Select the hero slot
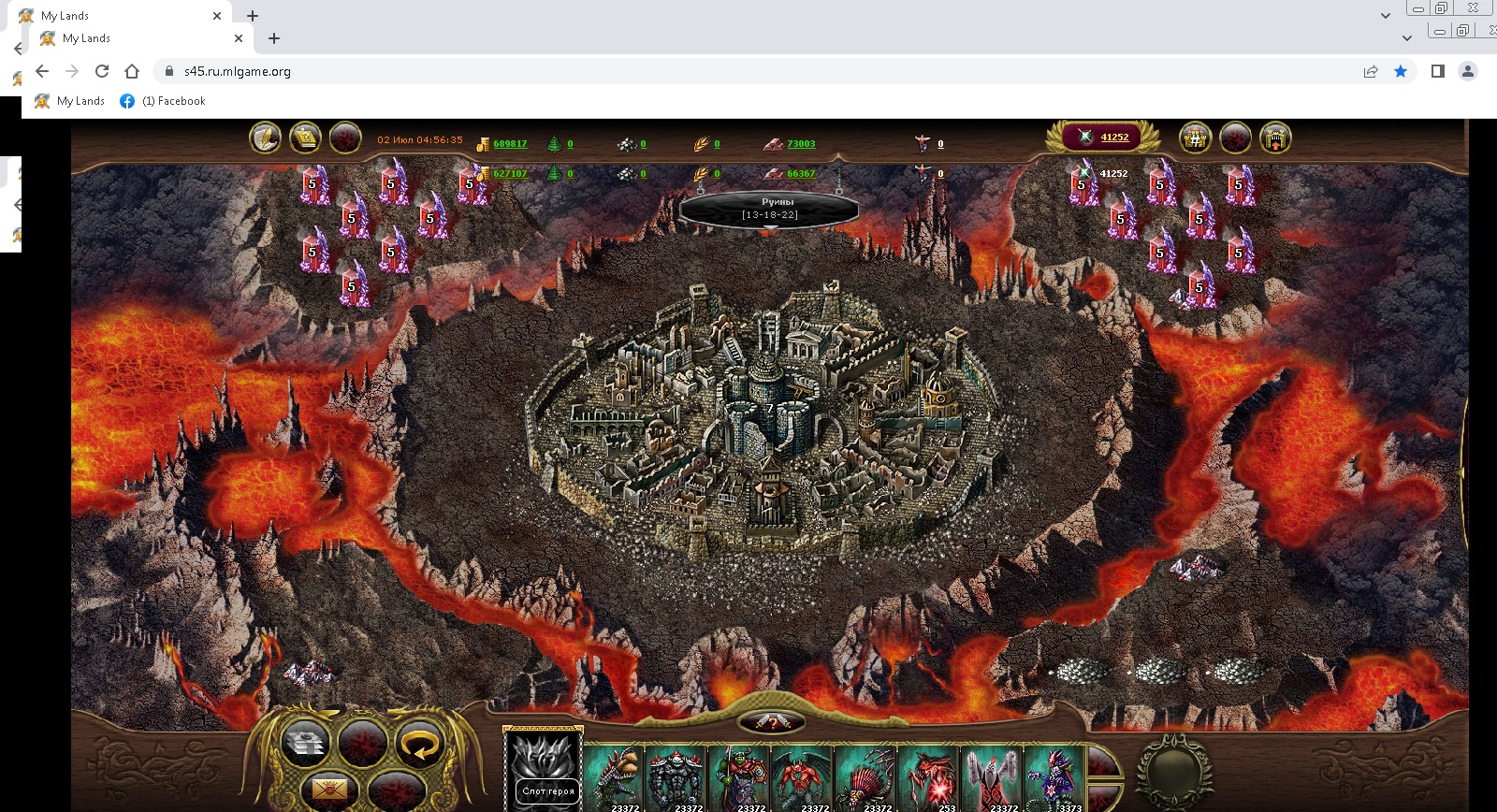This screenshot has width=1497, height=812. (x=543, y=769)
